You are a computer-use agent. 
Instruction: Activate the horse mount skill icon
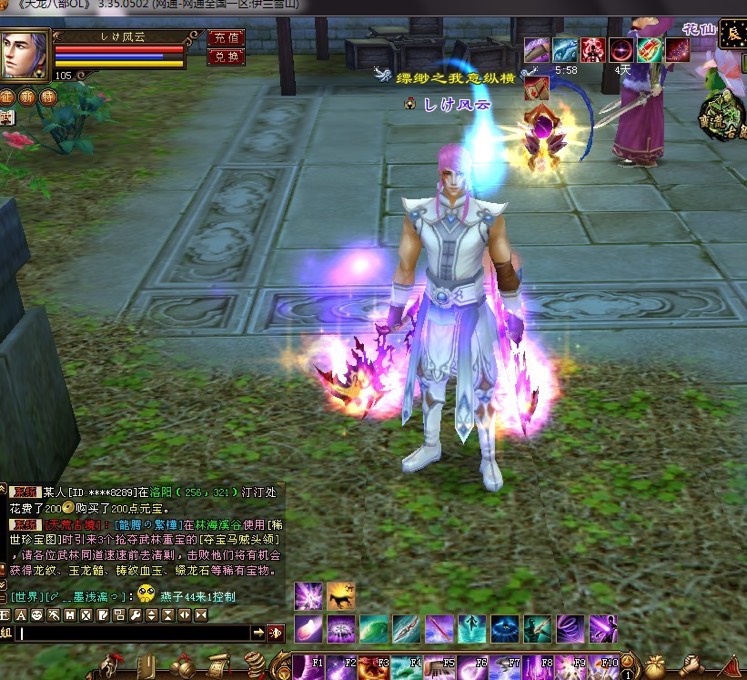point(341,596)
